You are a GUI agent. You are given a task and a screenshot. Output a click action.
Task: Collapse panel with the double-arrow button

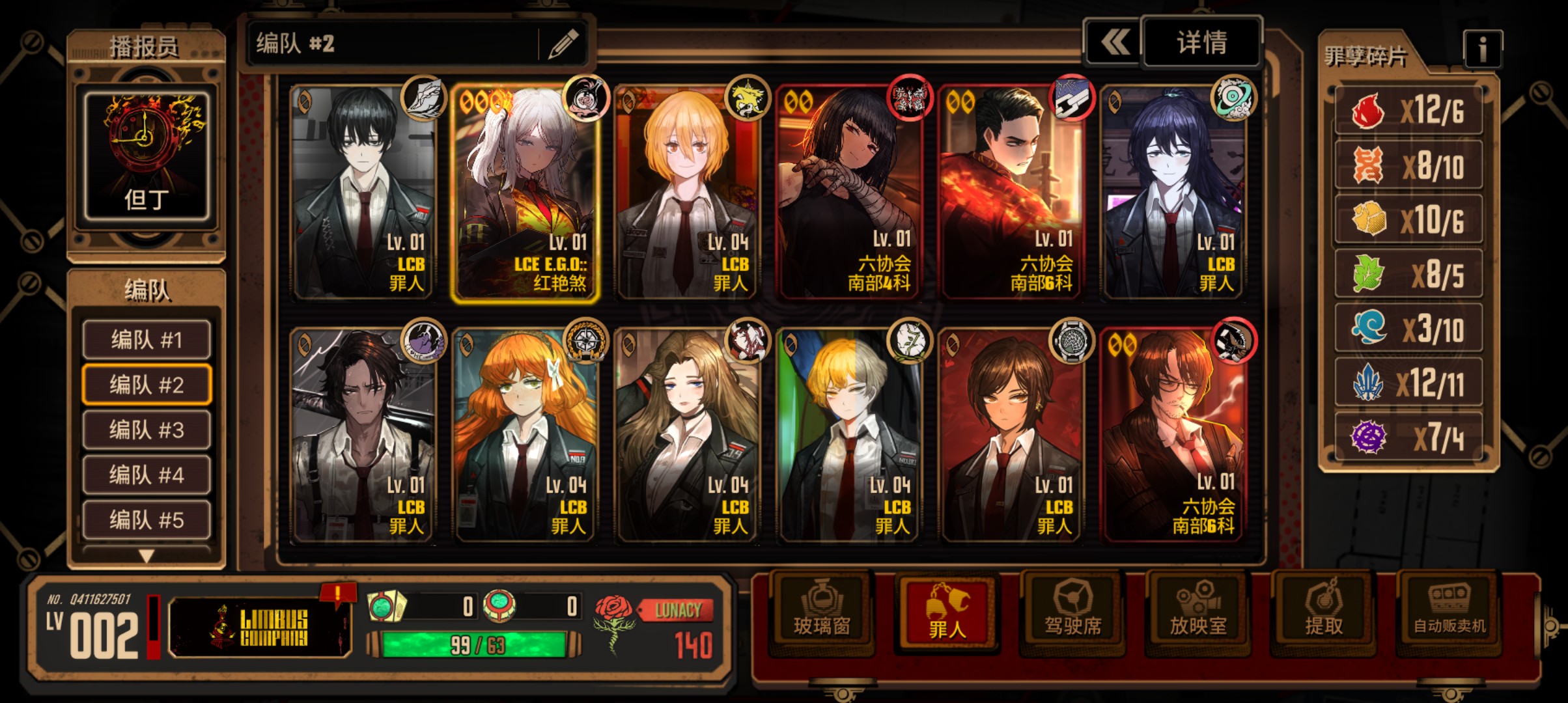coord(1114,43)
